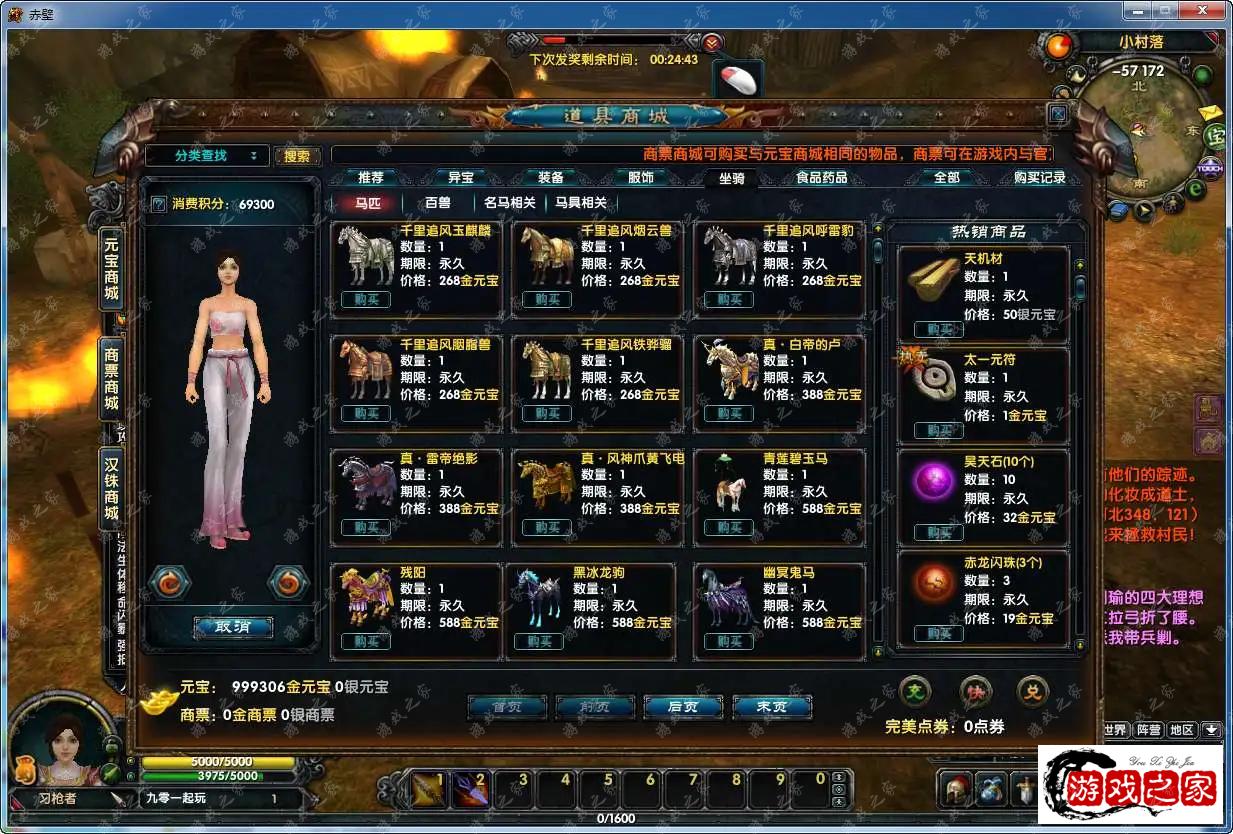Show the 购买记录 purchase history tab
The image size is (1233, 834).
[x=1039, y=177]
